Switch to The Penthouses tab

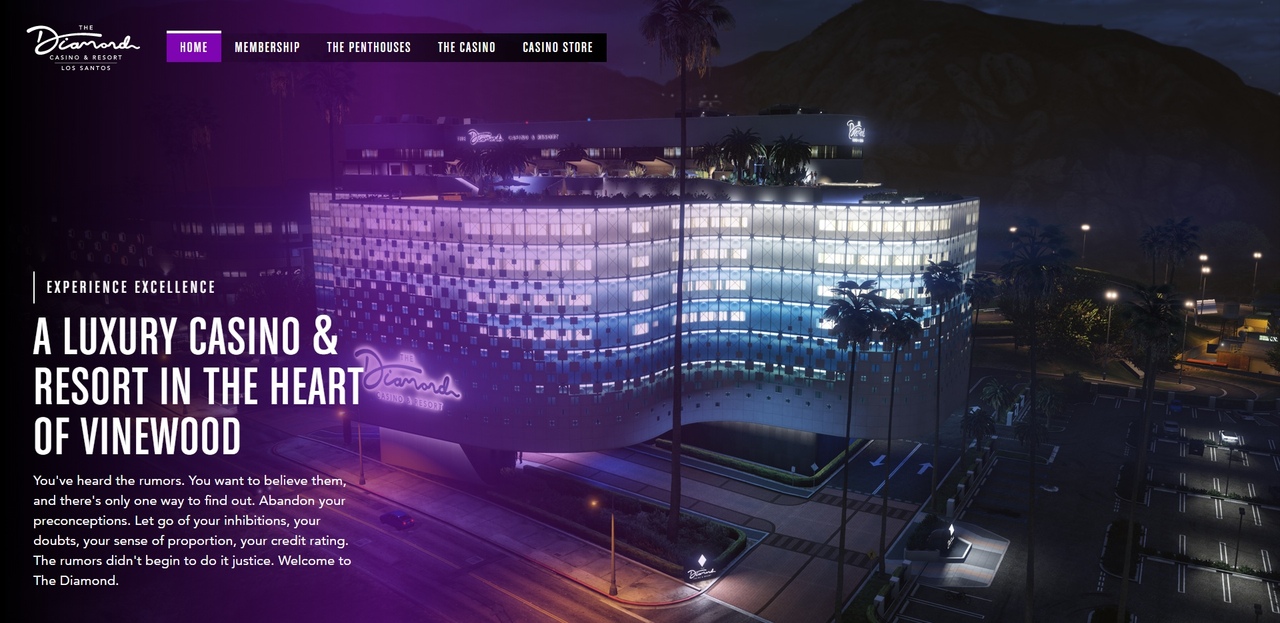(x=369, y=47)
